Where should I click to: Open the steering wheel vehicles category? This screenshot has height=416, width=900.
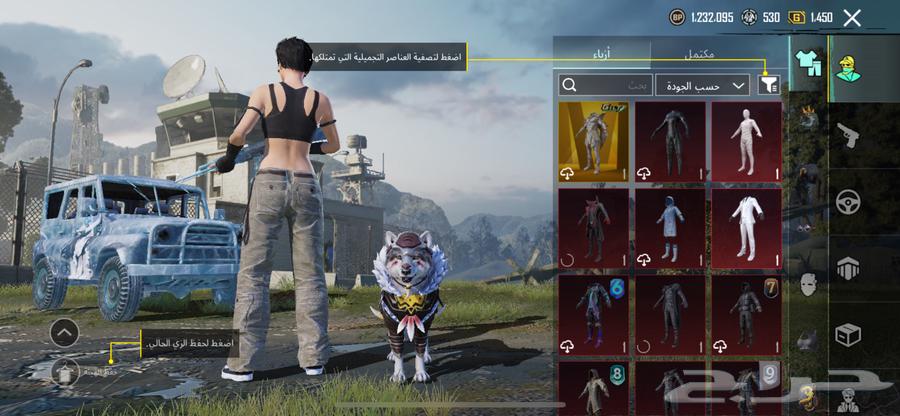pos(848,202)
